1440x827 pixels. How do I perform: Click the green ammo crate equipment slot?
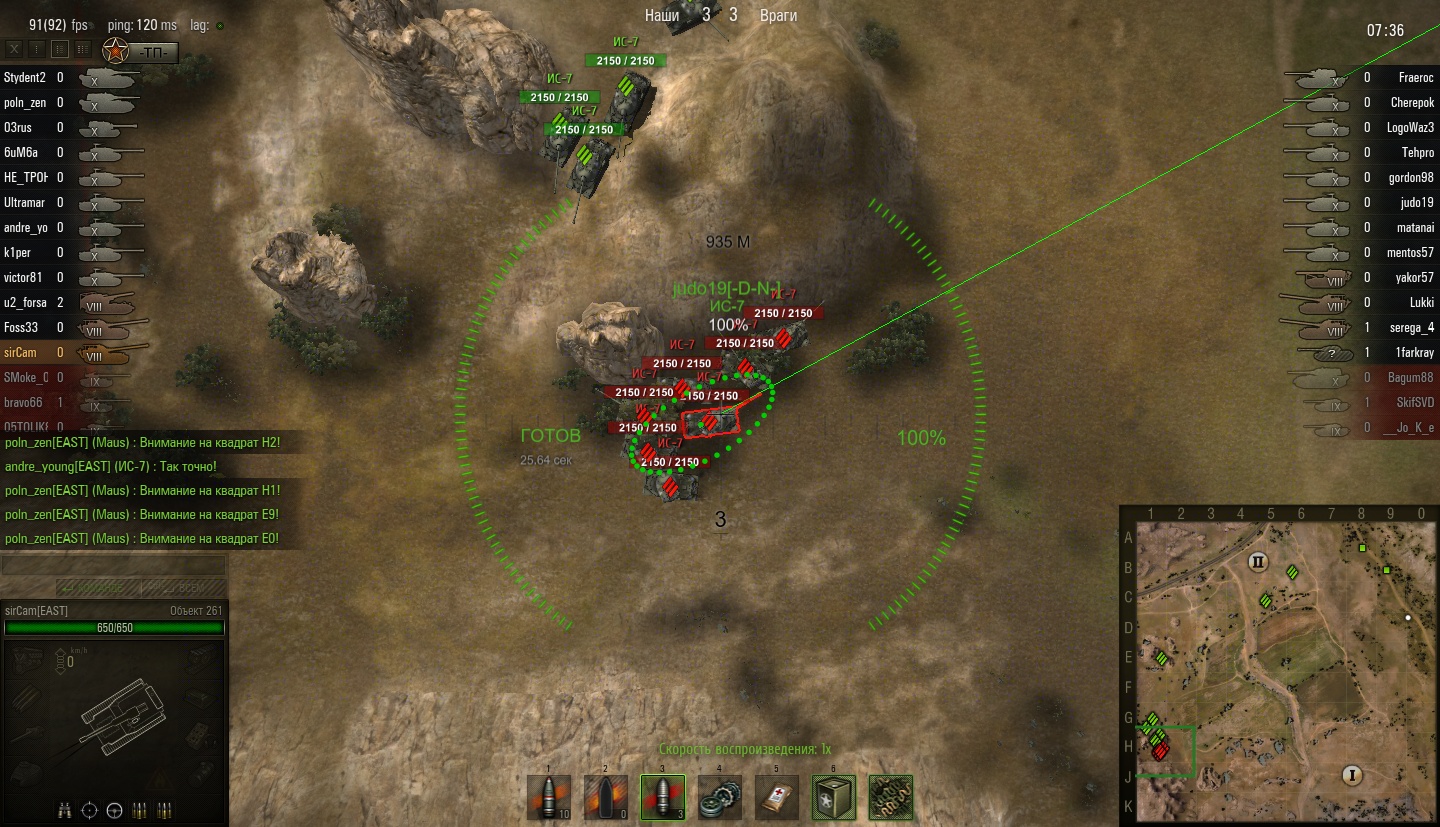(x=832, y=797)
